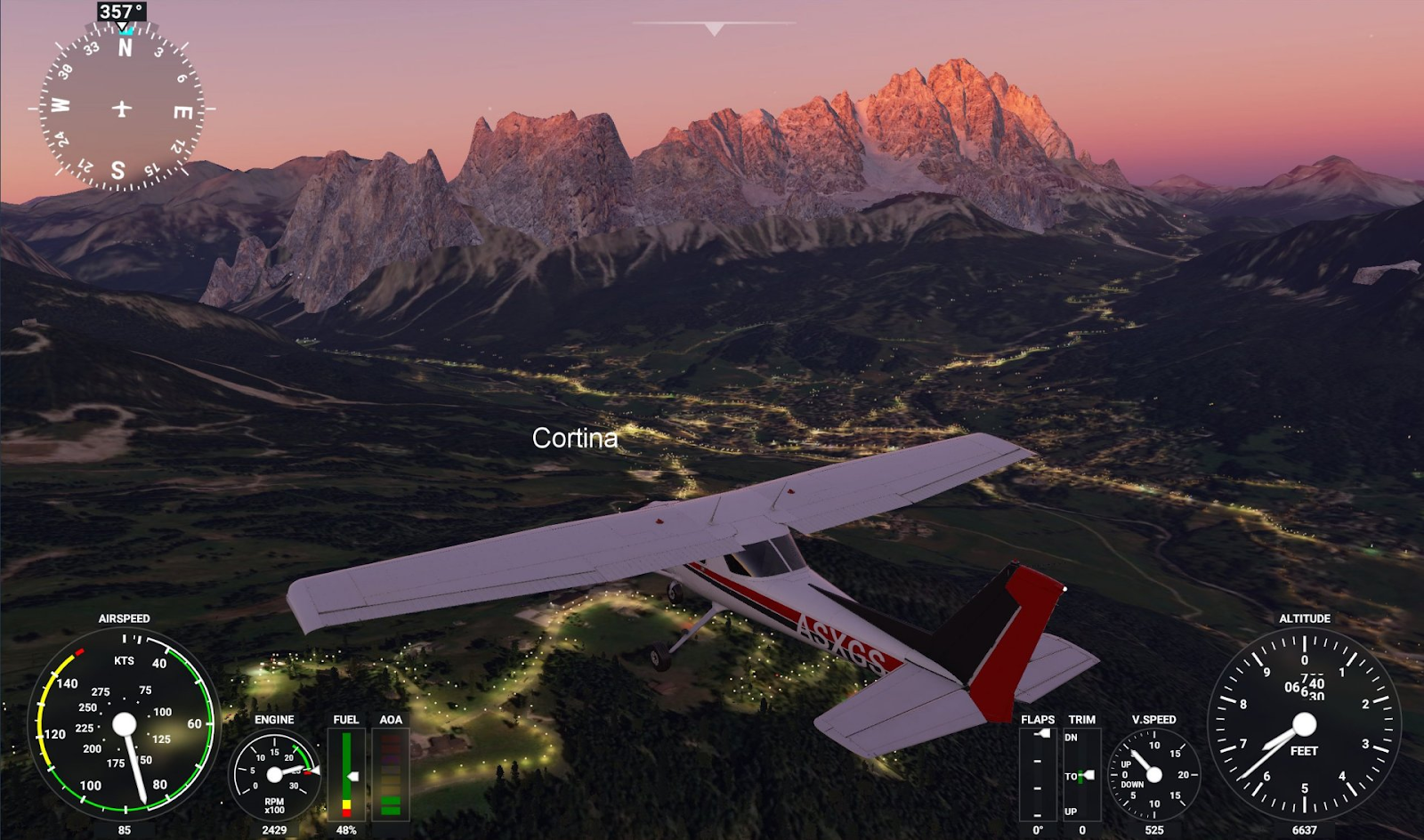Click the Trim position indicator

pos(1081,774)
